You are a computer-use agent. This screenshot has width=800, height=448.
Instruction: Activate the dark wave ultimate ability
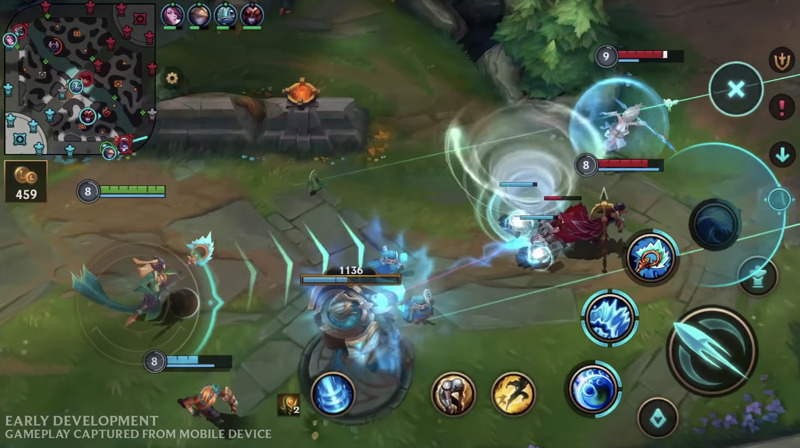pos(714,223)
